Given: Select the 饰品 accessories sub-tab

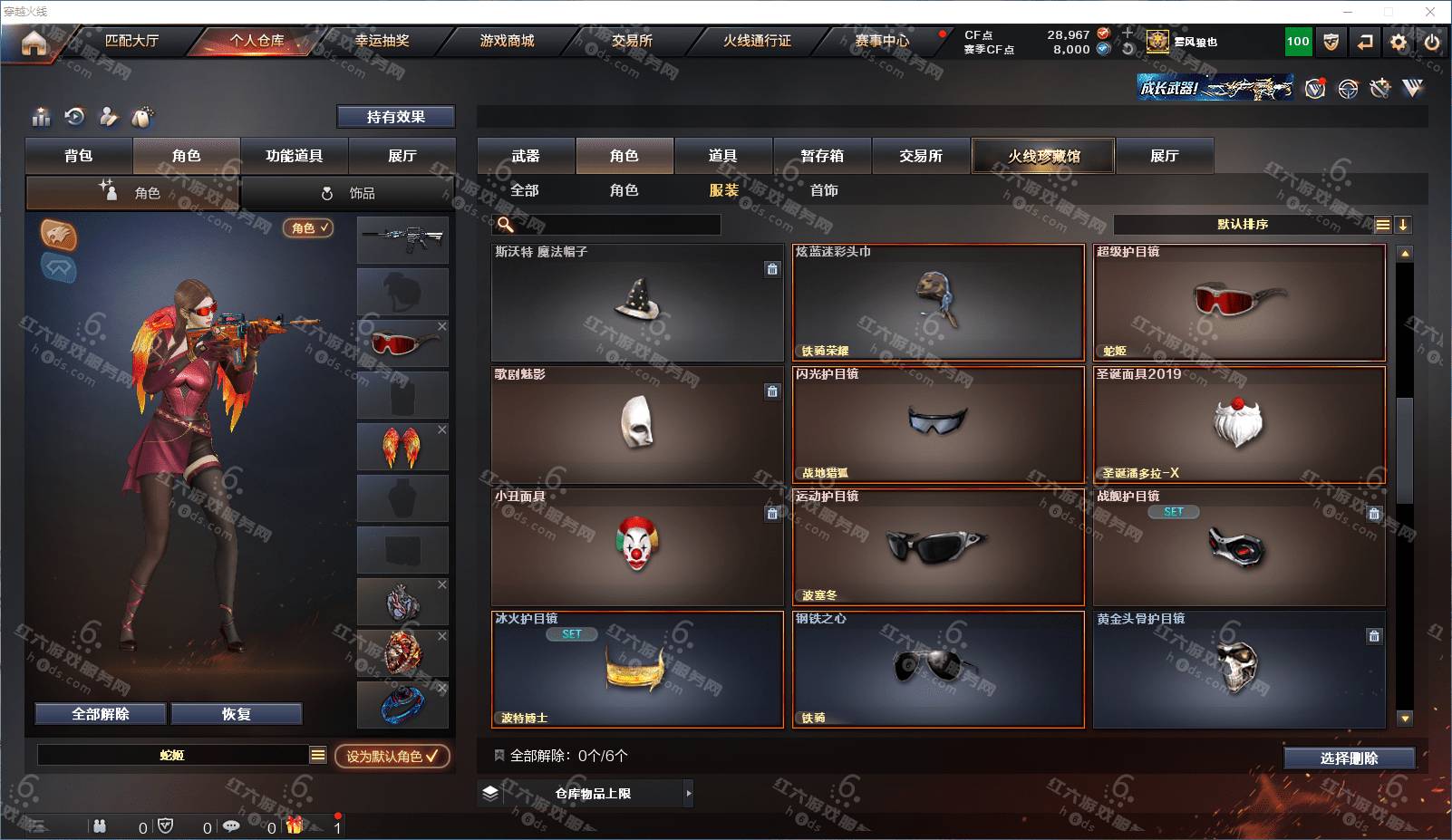Looking at the screenshot, I should (349, 193).
